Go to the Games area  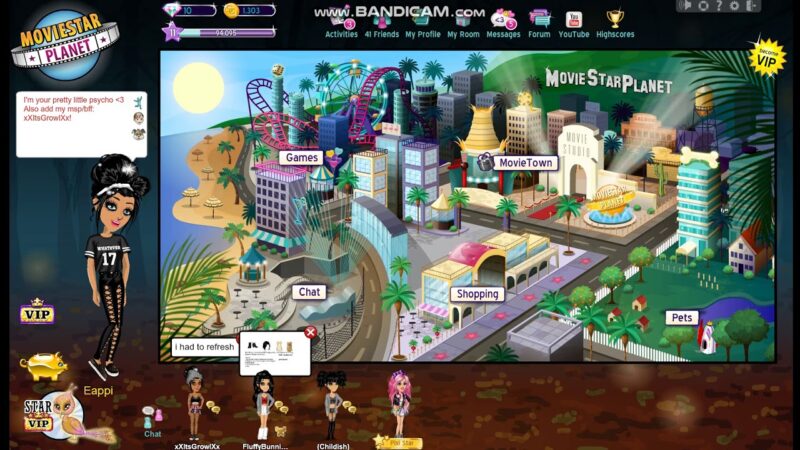[301, 157]
